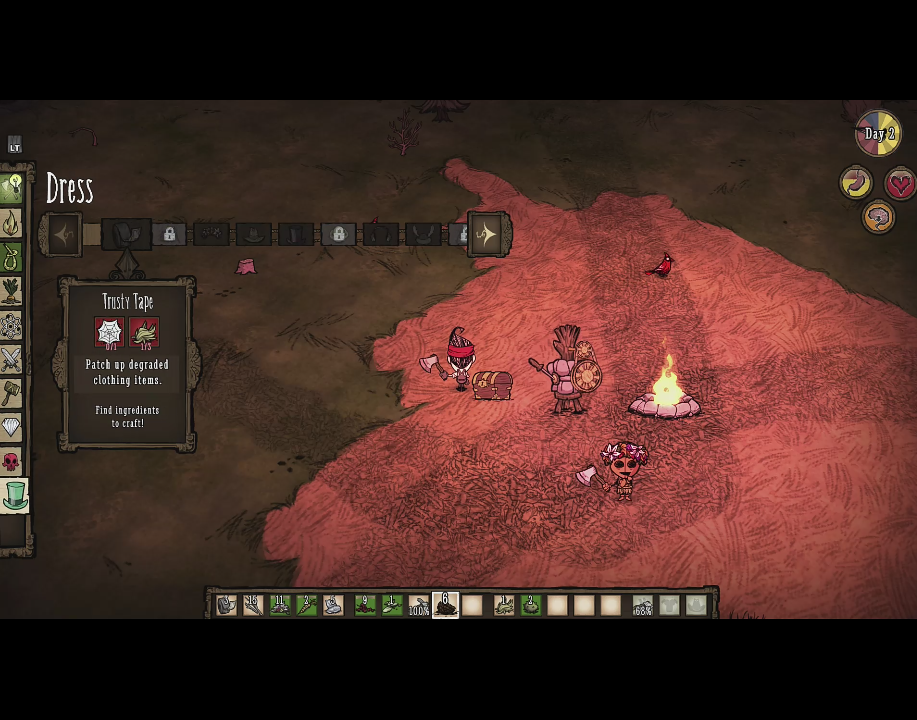The image size is (917, 720).
Task: Switch to the rope Survival crafting tab
Action: 12,259
